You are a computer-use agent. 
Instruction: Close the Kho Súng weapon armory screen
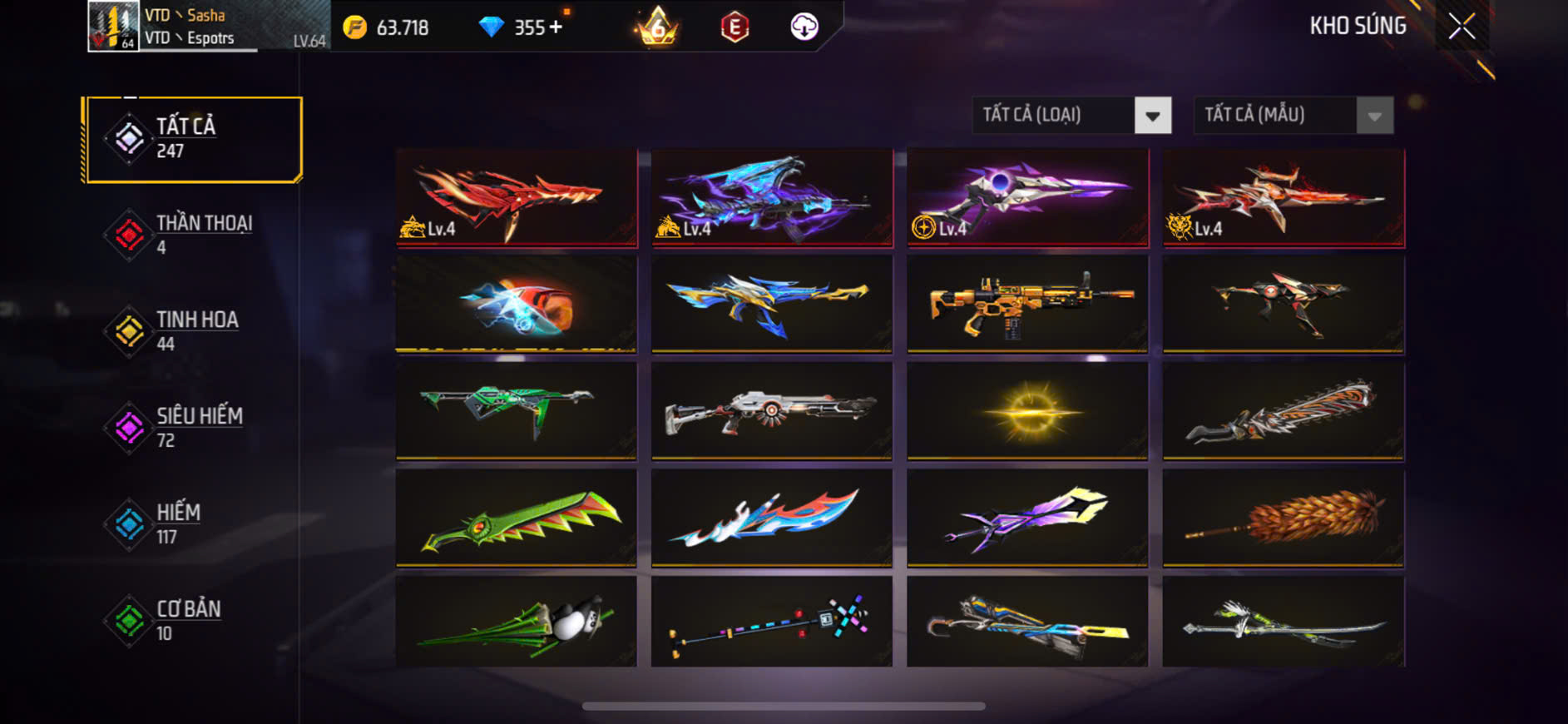pos(1462,27)
